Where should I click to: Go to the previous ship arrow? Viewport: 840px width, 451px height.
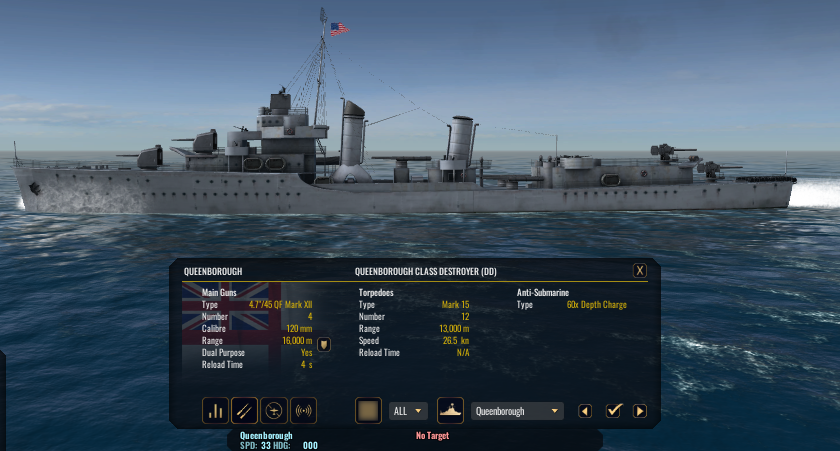pos(586,411)
